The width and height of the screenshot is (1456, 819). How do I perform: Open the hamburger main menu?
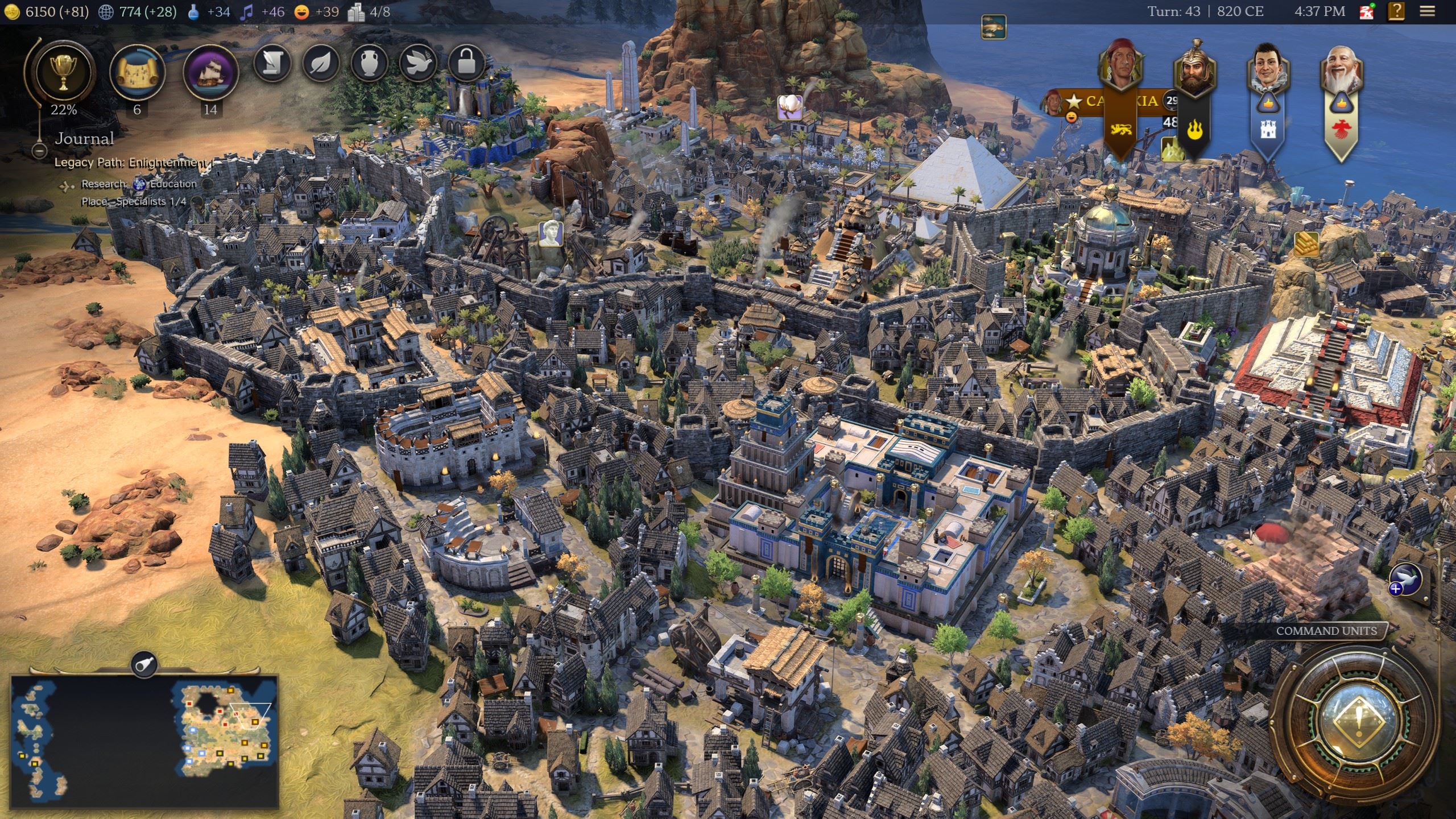point(1426,11)
